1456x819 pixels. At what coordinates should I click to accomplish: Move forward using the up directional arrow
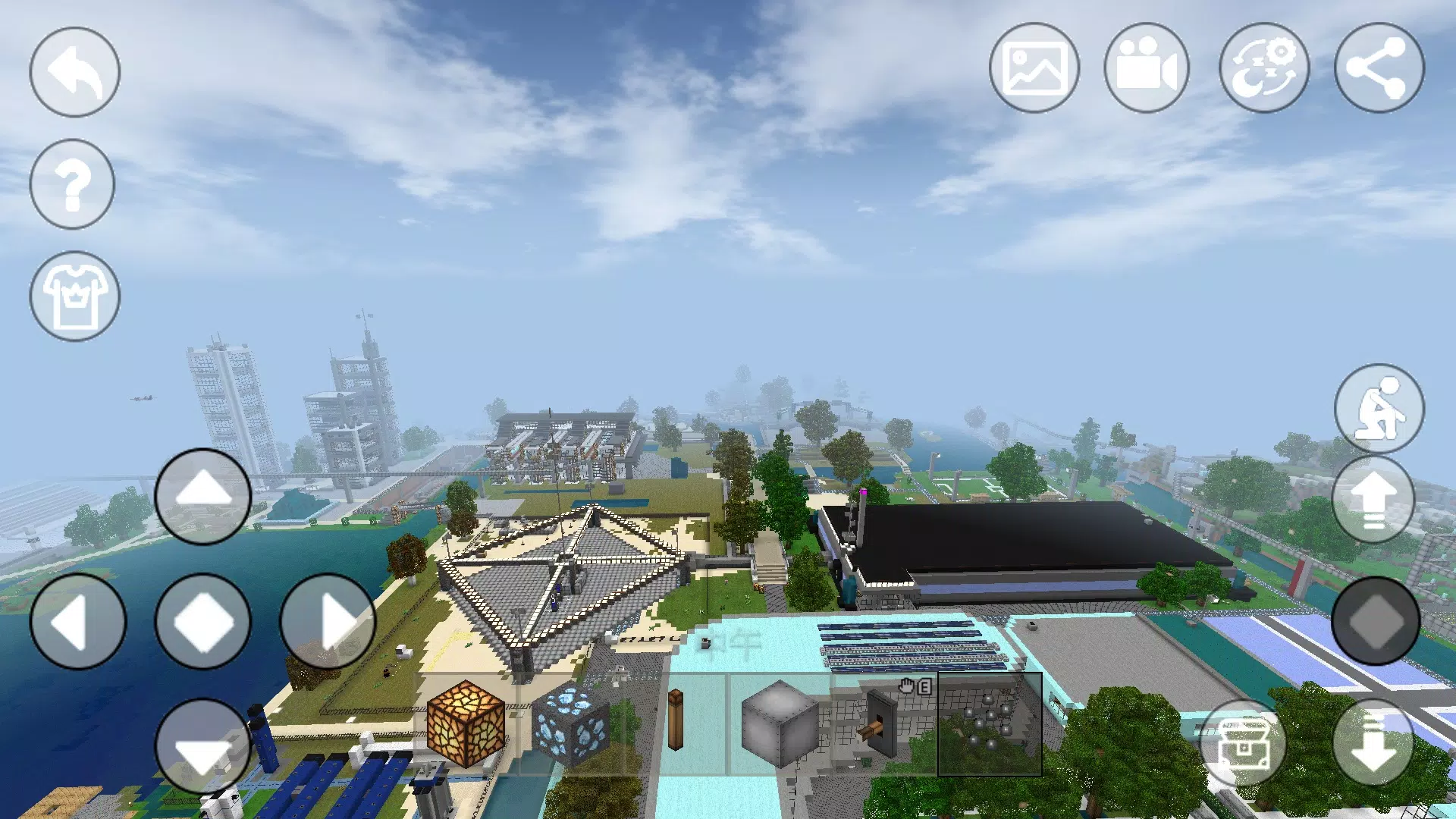[202, 497]
